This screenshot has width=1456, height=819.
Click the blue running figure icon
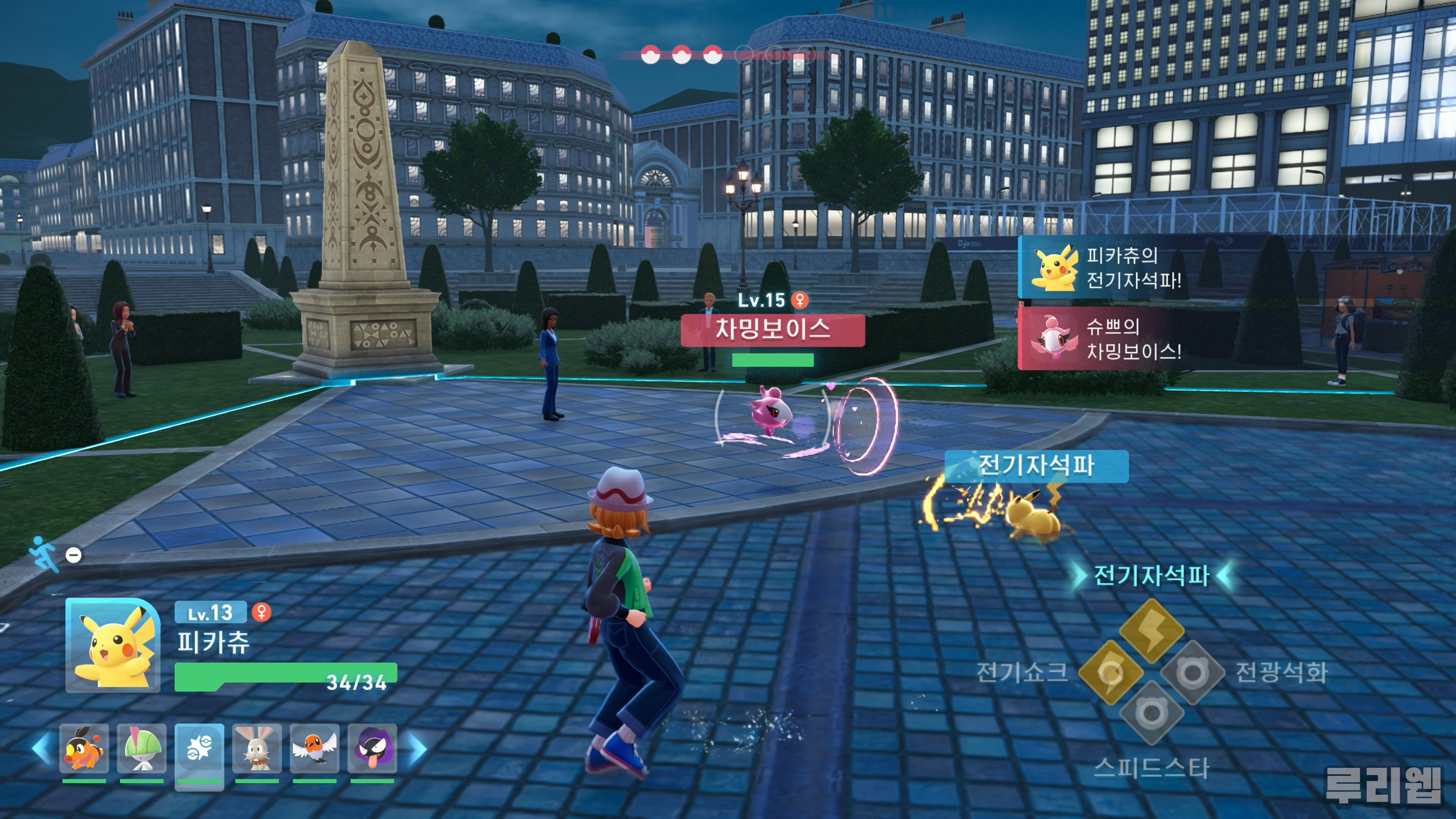coord(44,553)
